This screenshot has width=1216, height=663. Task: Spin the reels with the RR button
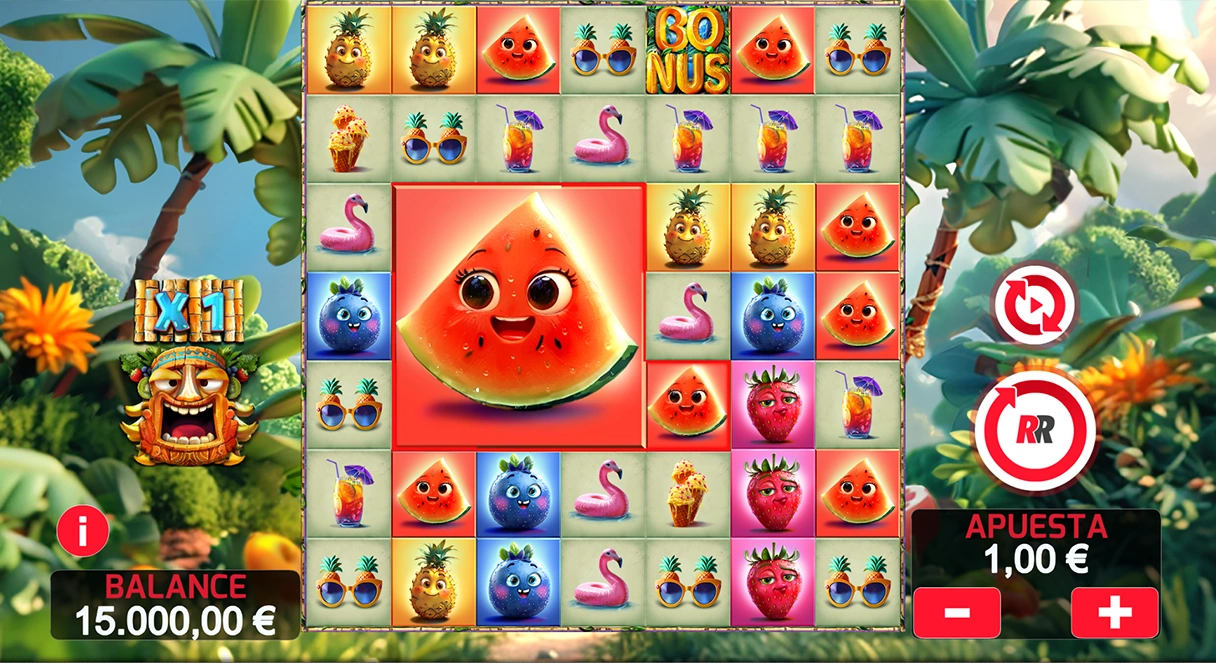click(x=1035, y=430)
